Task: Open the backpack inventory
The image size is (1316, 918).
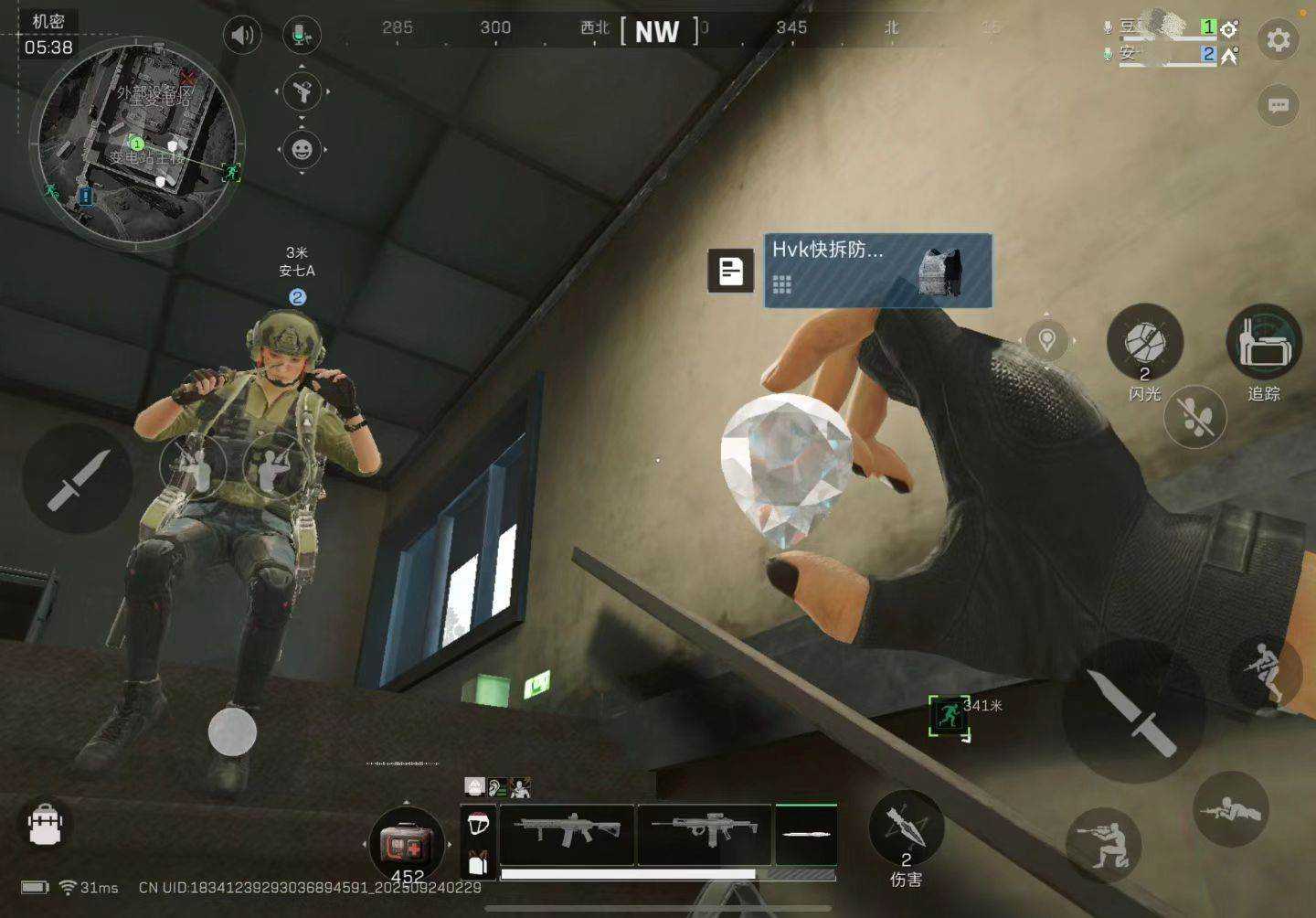Action: point(45,824)
